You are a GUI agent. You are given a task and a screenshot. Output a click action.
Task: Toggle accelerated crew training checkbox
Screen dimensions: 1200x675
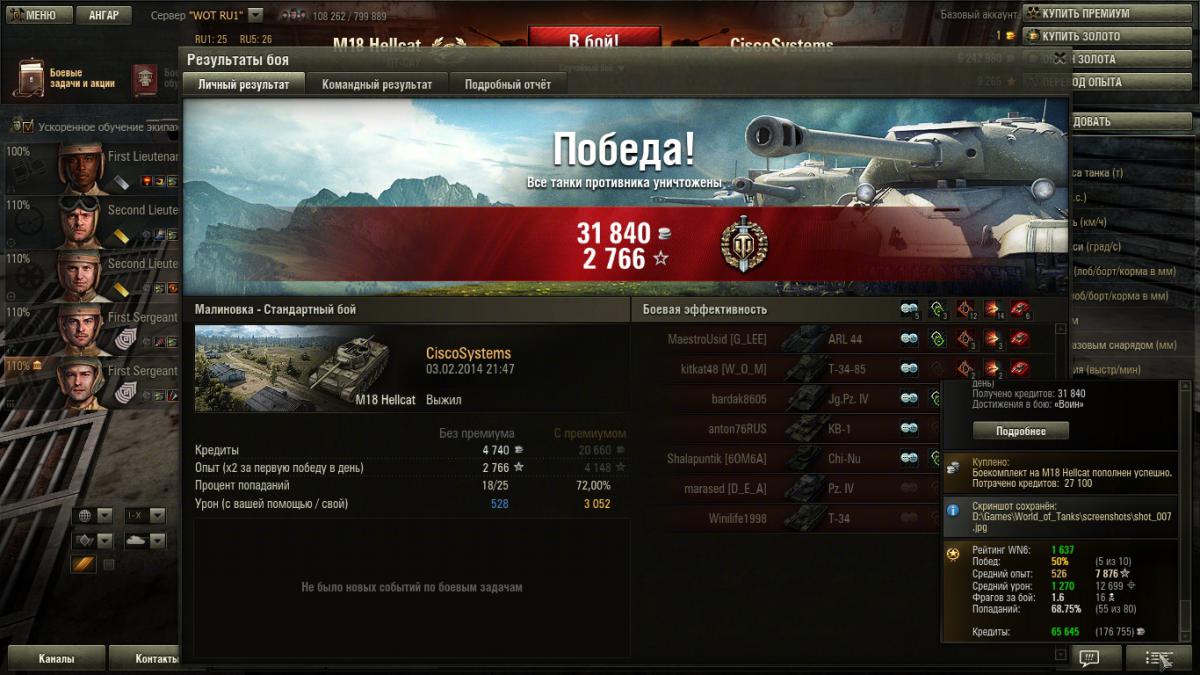(27, 127)
